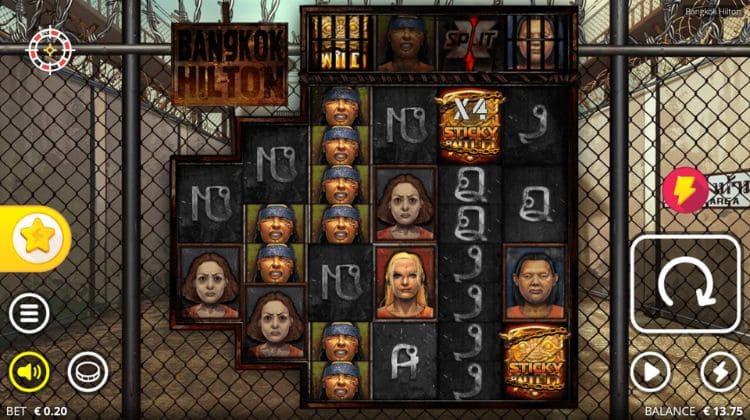The width and height of the screenshot is (750, 420).
Task: Toggle the sound speaker button
Action: coord(29,373)
